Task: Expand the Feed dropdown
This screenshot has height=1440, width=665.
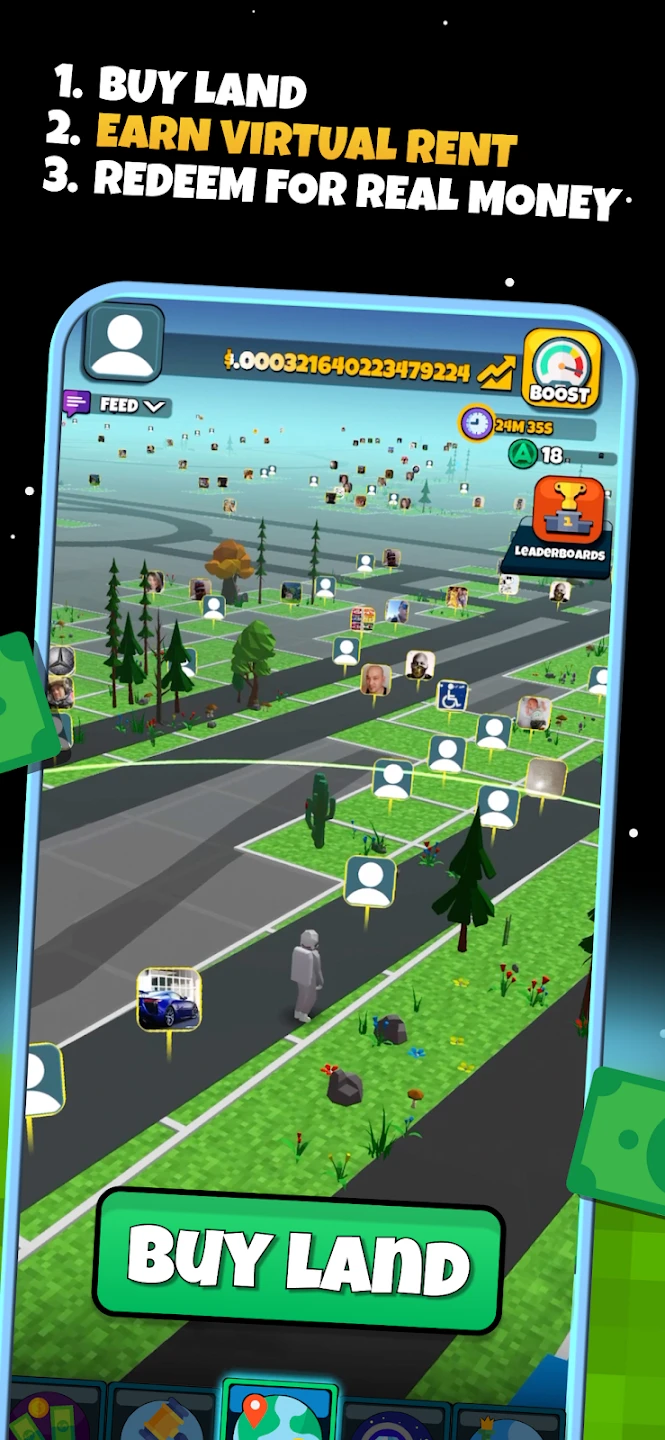Action: [x=131, y=405]
